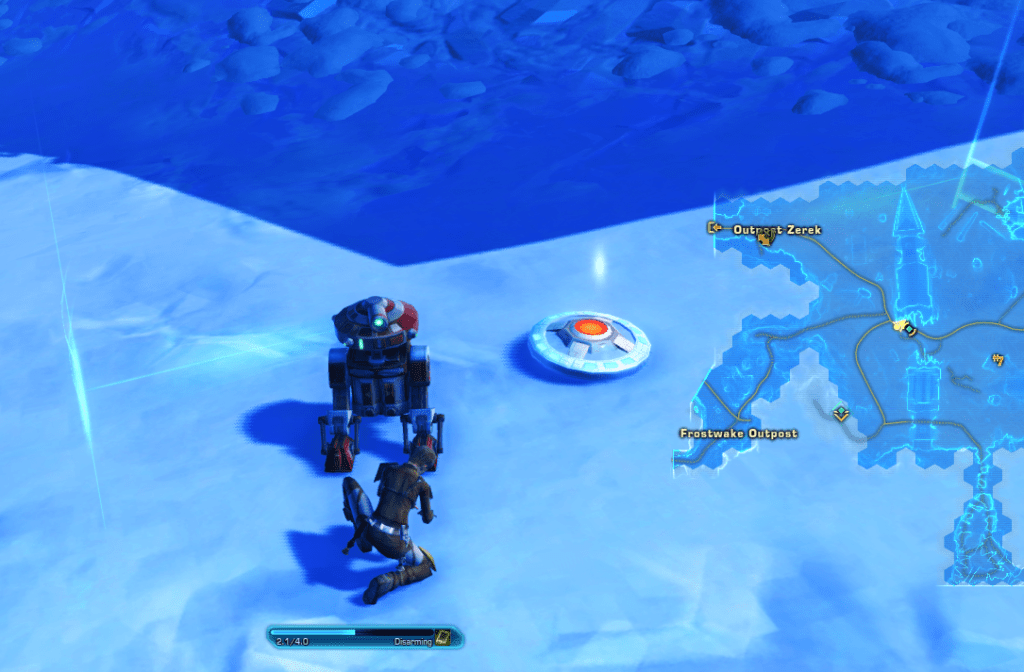Click the Frostwake Outpost map label
Screen dimensions: 1024x672
click(738, 434)
